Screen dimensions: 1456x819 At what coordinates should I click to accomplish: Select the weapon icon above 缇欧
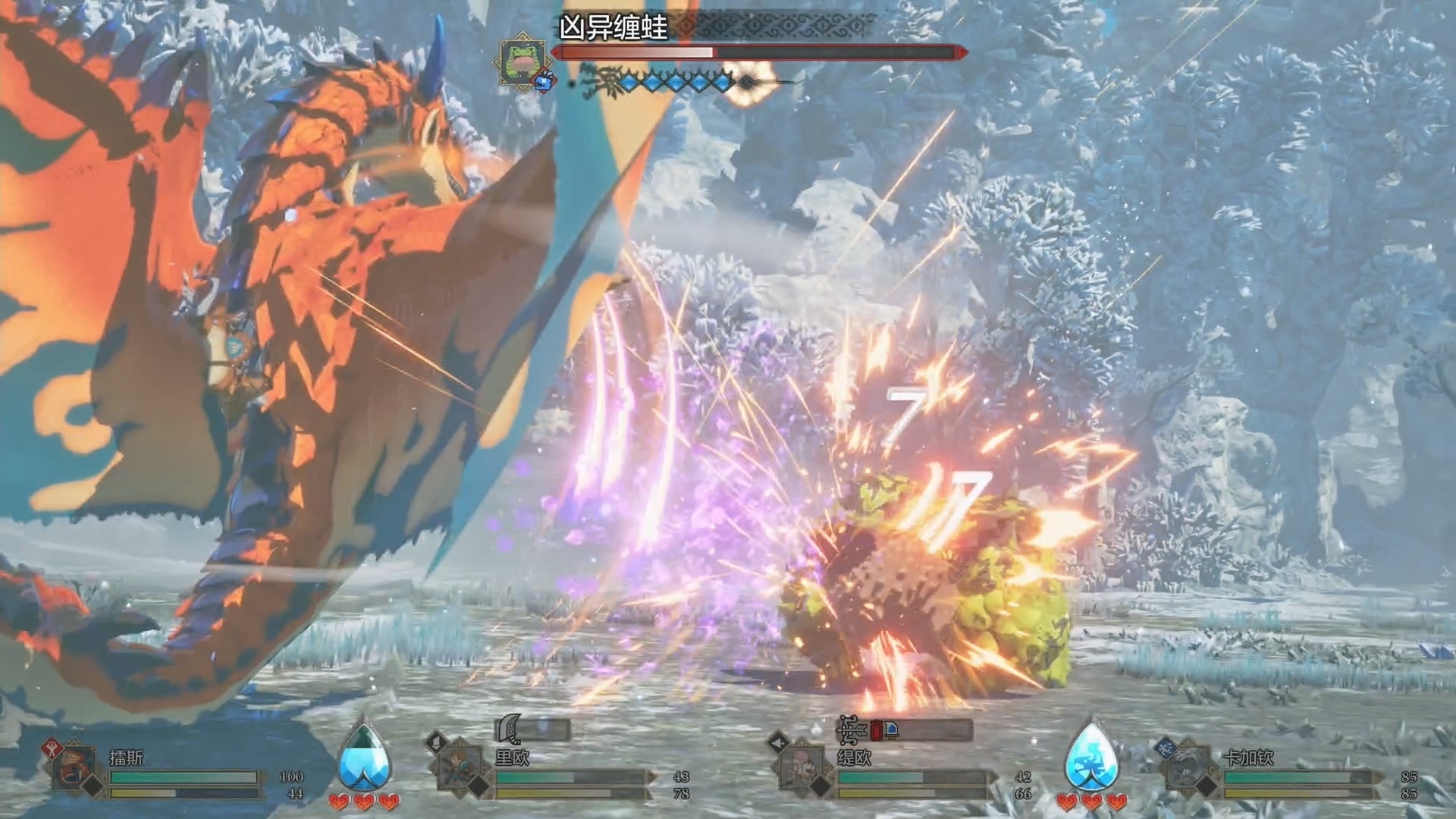click(851, 730)
